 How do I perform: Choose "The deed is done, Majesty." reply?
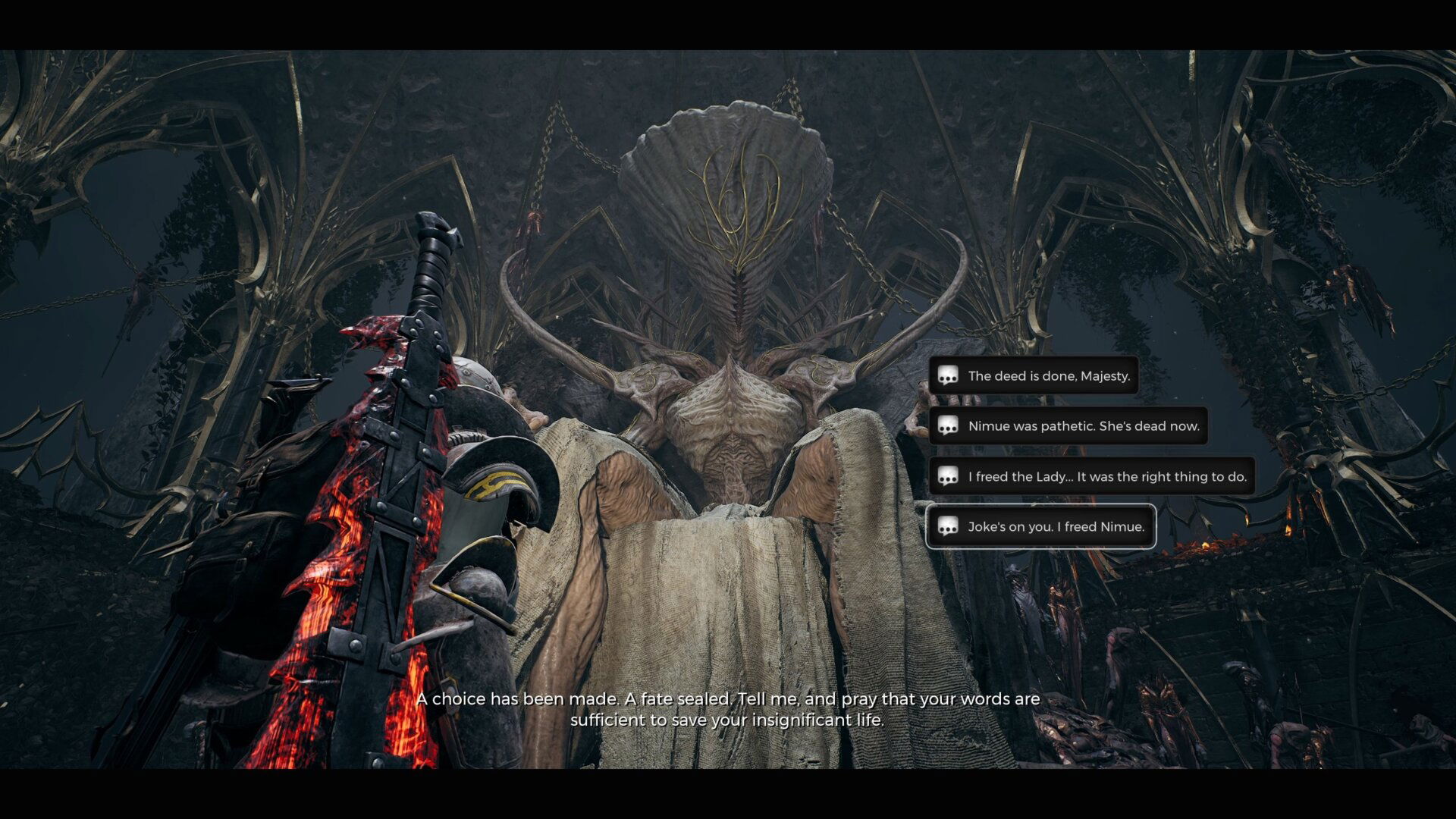(x=1034, y=375)
